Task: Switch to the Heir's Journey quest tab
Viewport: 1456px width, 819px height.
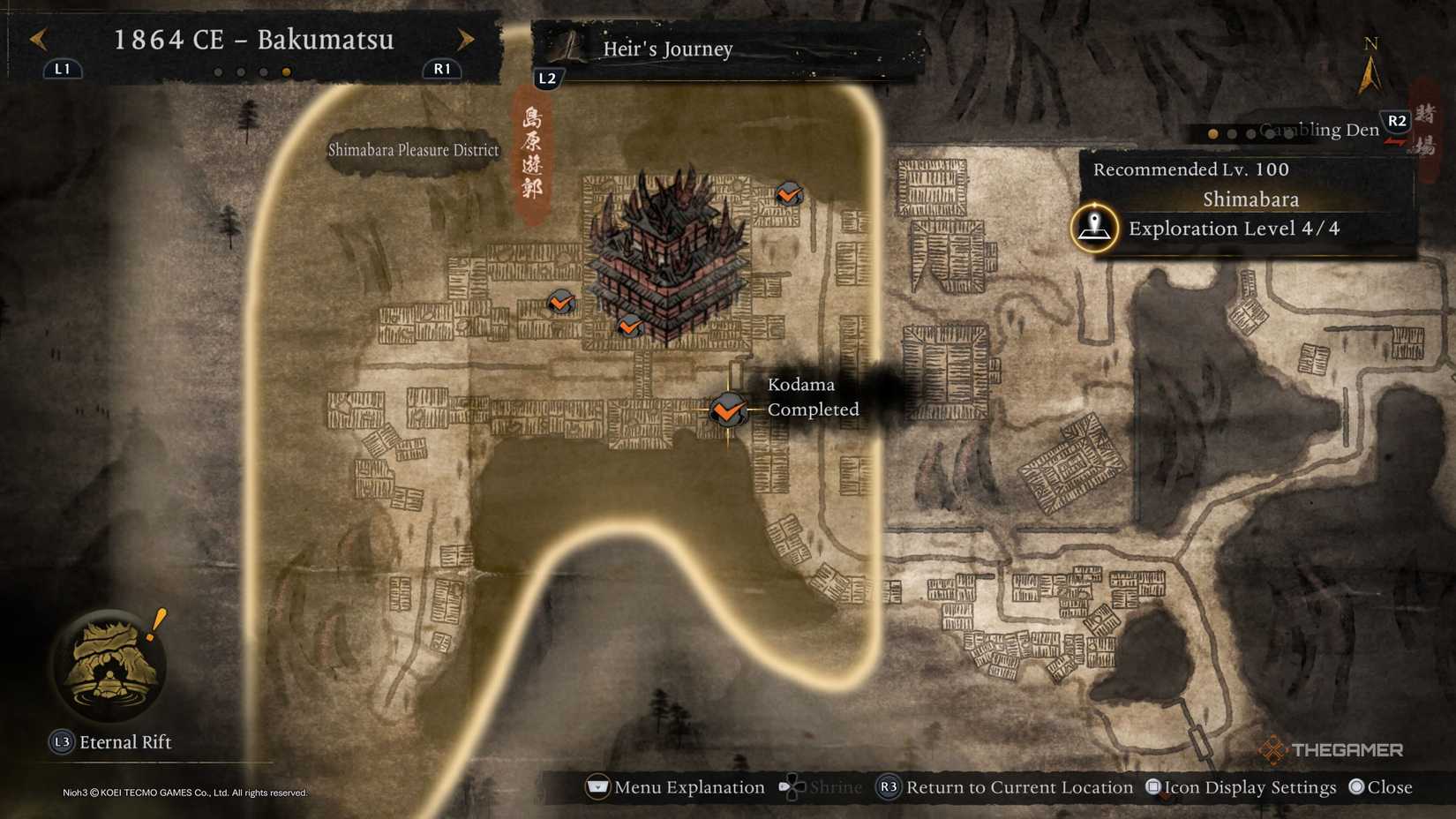Action: tap(667, 50)
